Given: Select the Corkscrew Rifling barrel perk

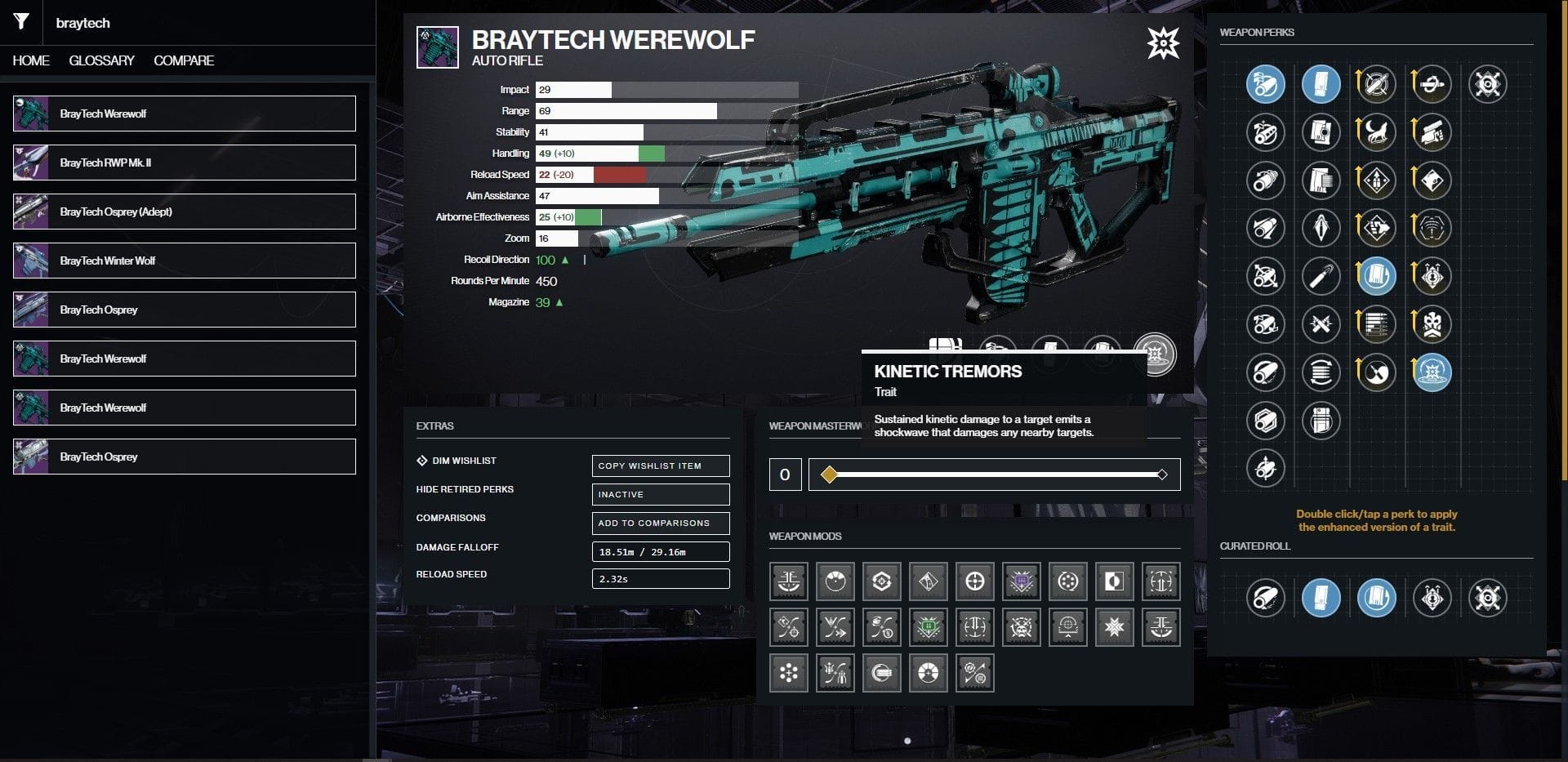Looking at the screenshot, I should (x=1266, y=180).
